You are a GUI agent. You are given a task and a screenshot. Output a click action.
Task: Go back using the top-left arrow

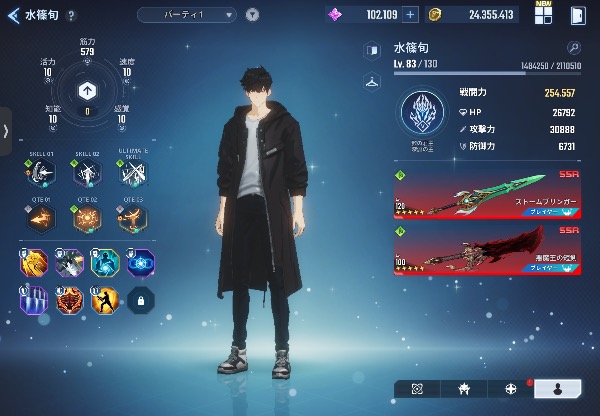tap(12, 15)
